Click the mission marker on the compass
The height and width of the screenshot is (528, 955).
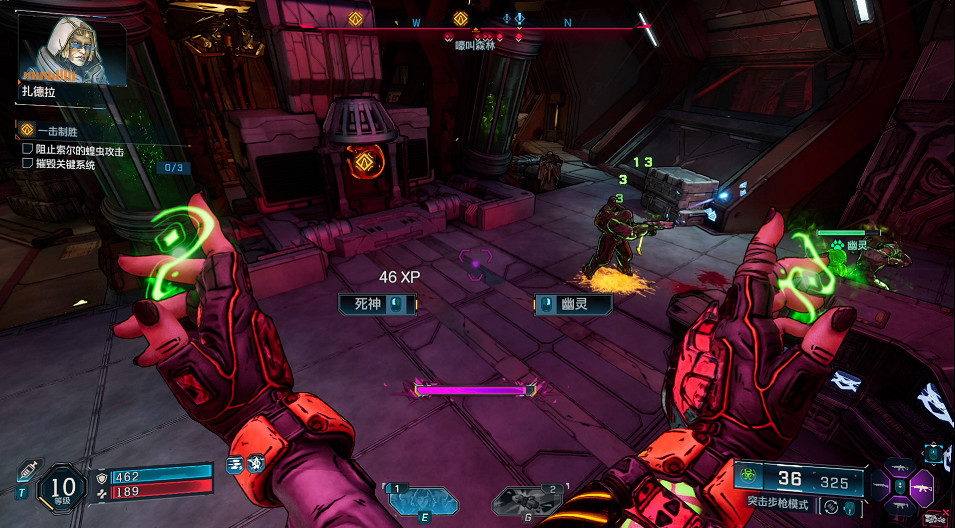click(x=460, y=19)
